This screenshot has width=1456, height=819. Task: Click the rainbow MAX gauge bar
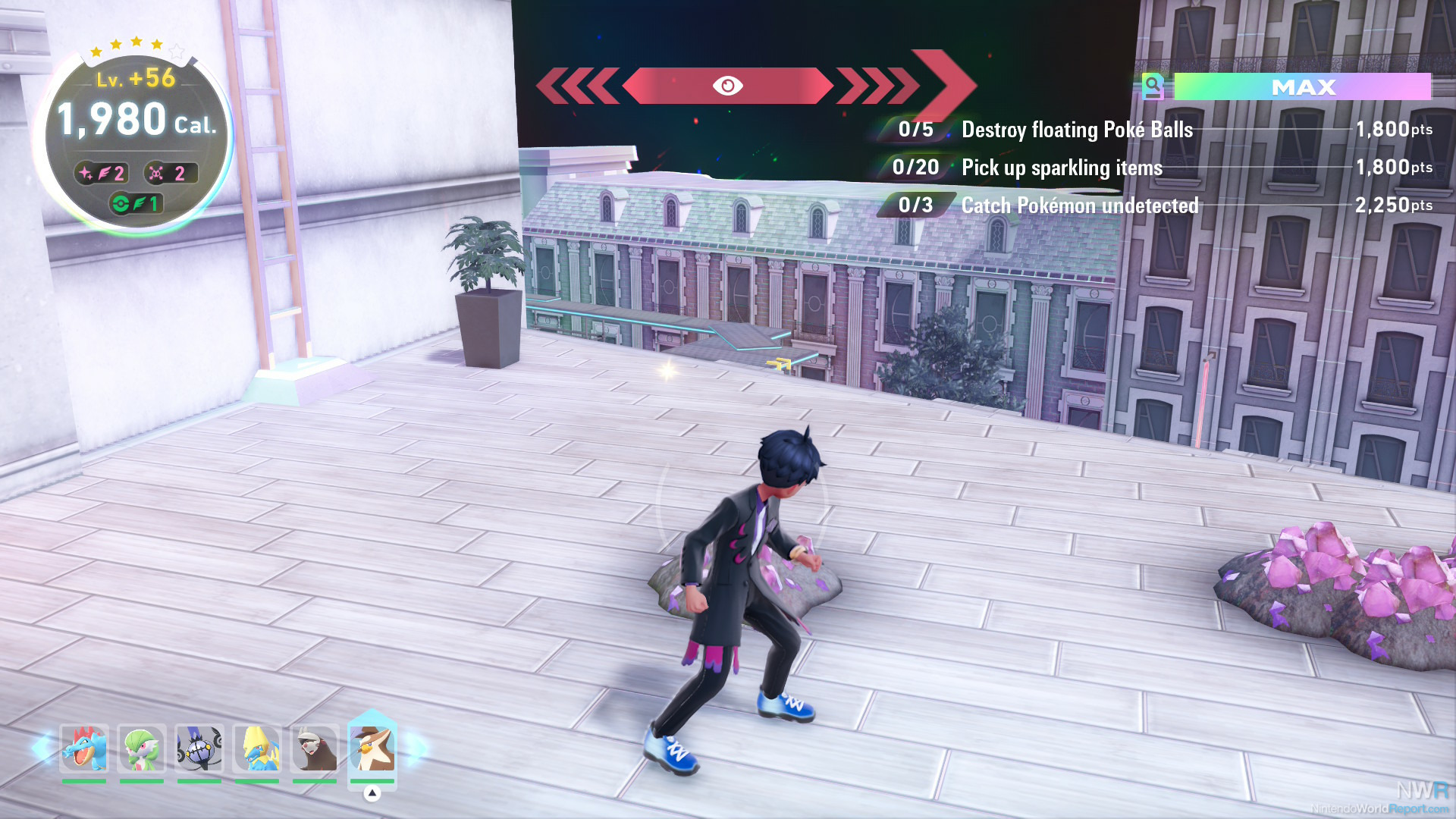pyautogui.click(x=1302, y=87)
